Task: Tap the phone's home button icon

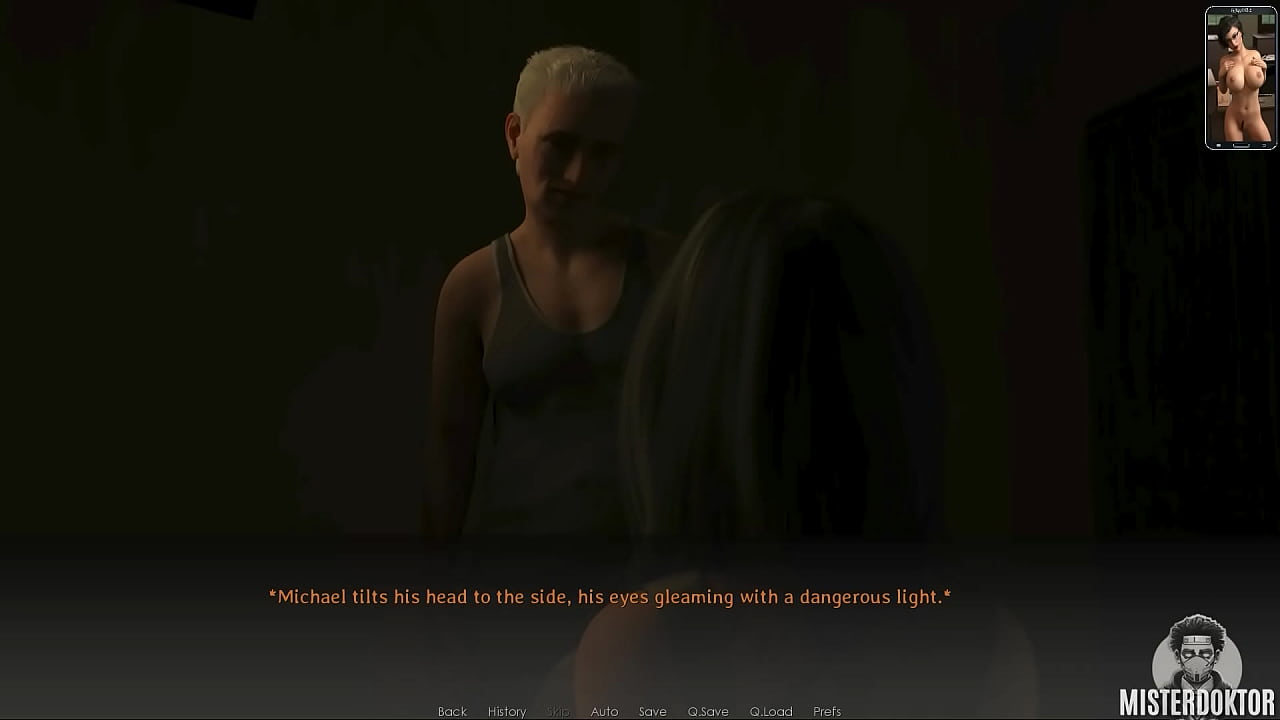Action: click(x=1240, y=145)
